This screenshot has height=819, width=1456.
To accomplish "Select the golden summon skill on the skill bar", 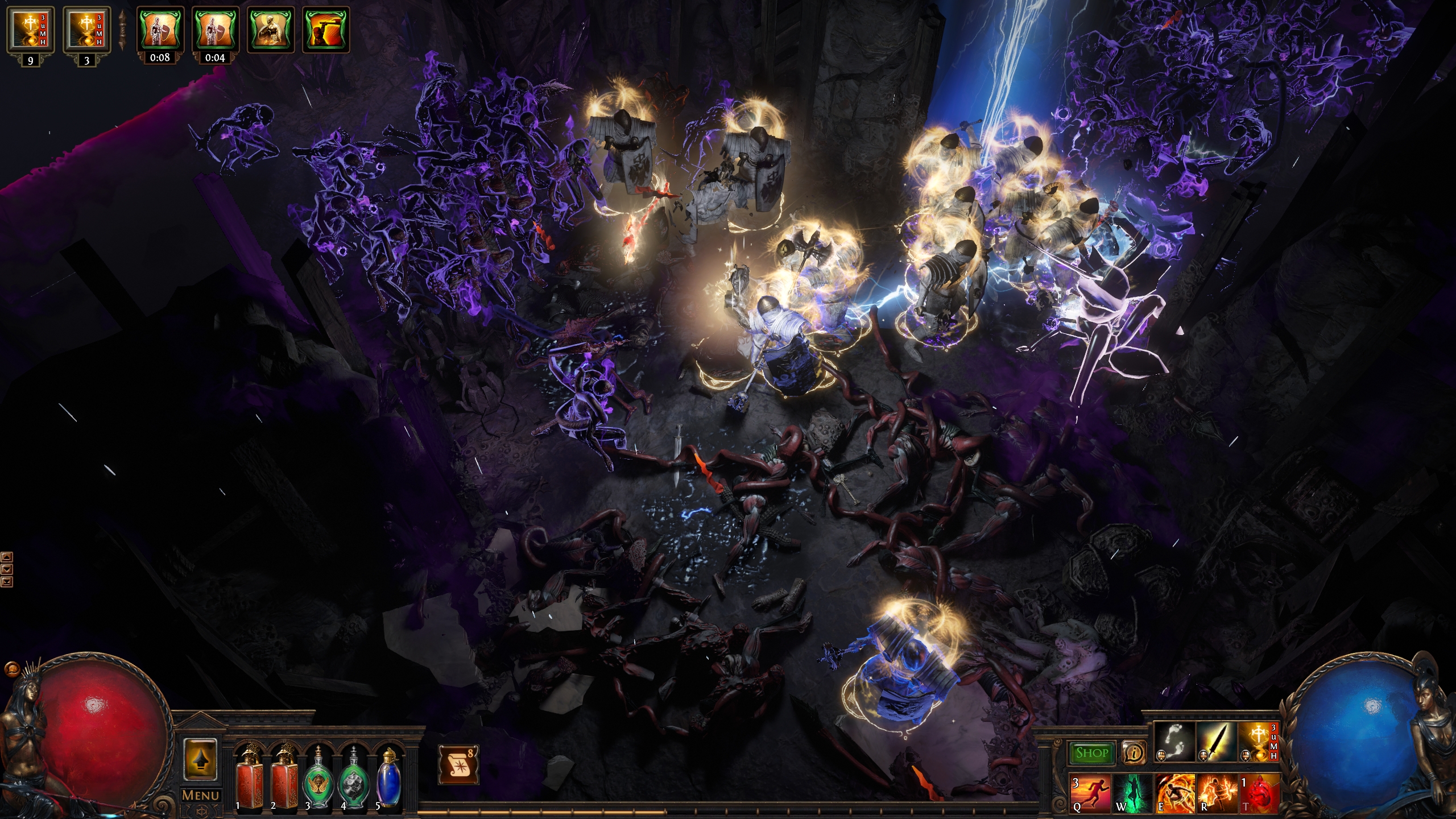I will pos(1259,742).
